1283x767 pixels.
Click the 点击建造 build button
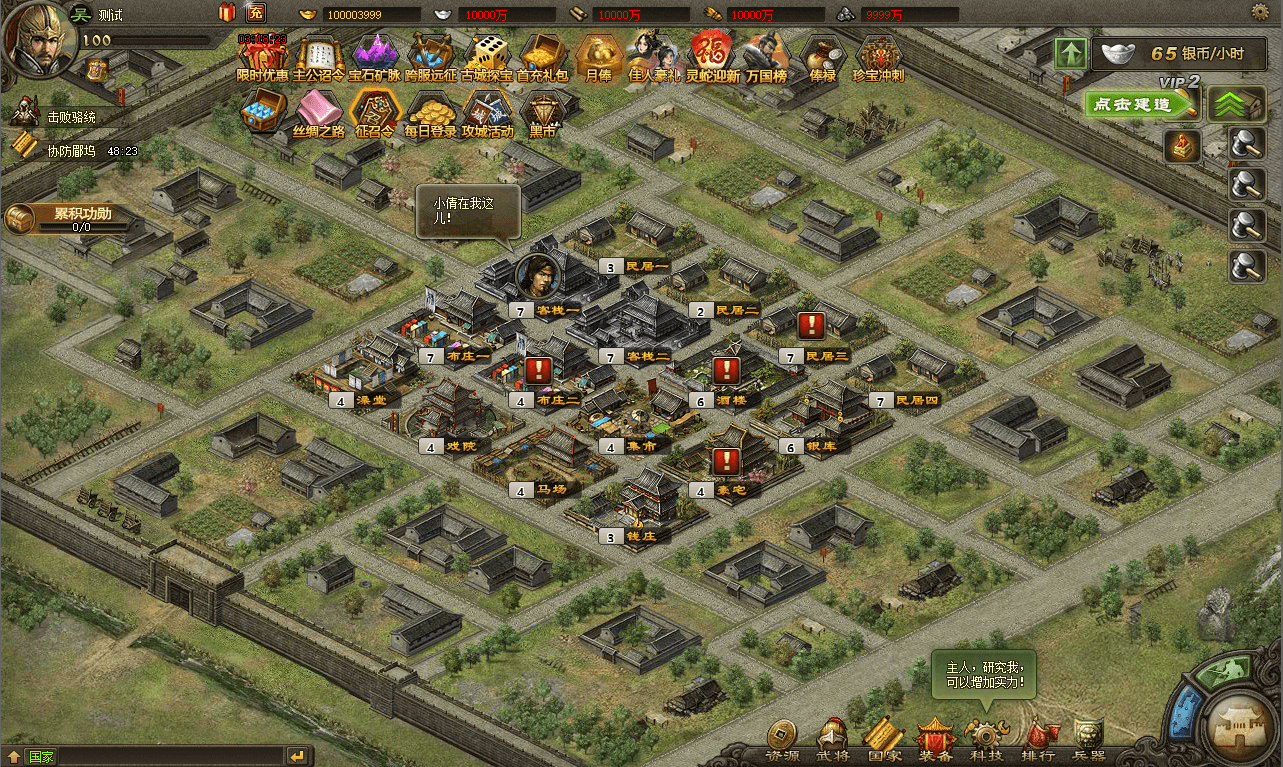click(x=1139, y=104)
